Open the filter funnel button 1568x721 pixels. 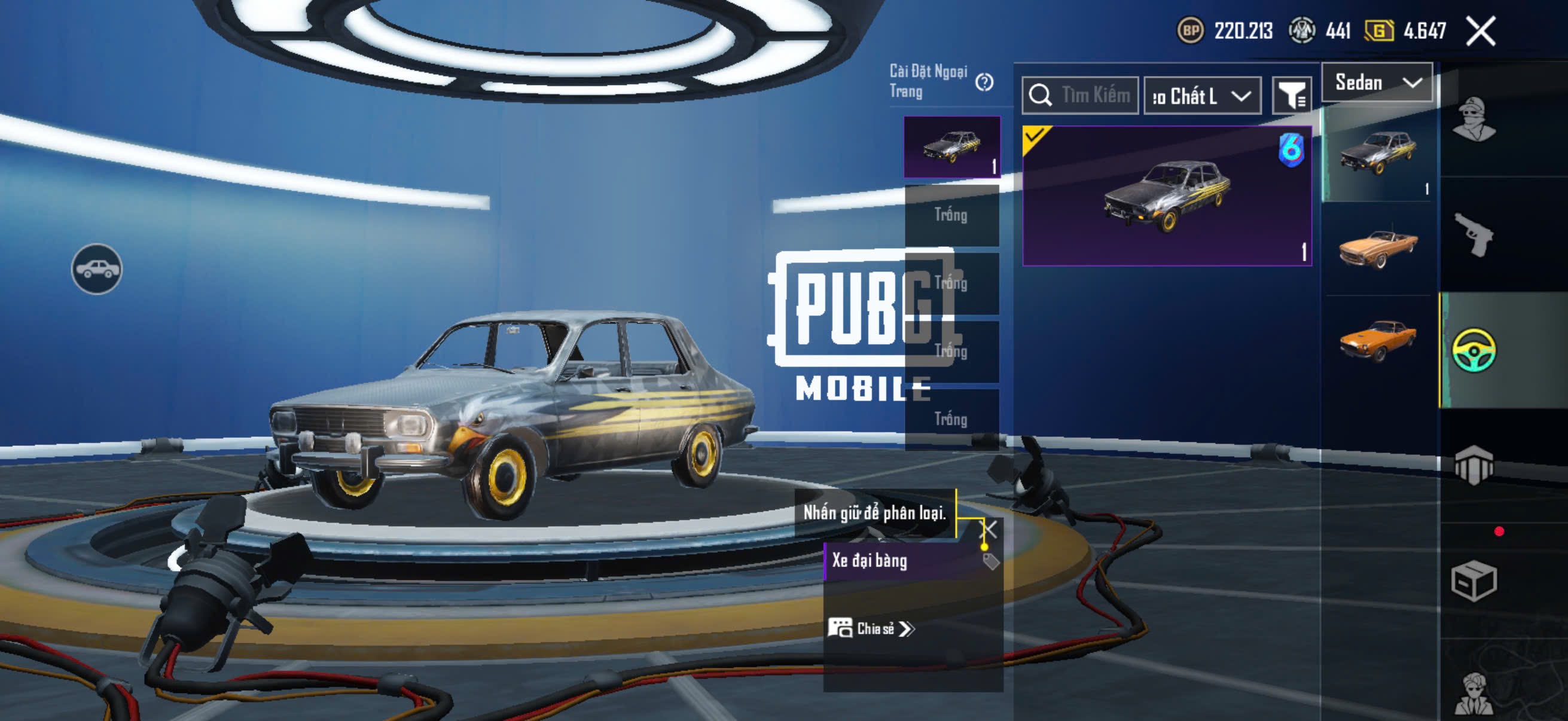[1291, 96]
